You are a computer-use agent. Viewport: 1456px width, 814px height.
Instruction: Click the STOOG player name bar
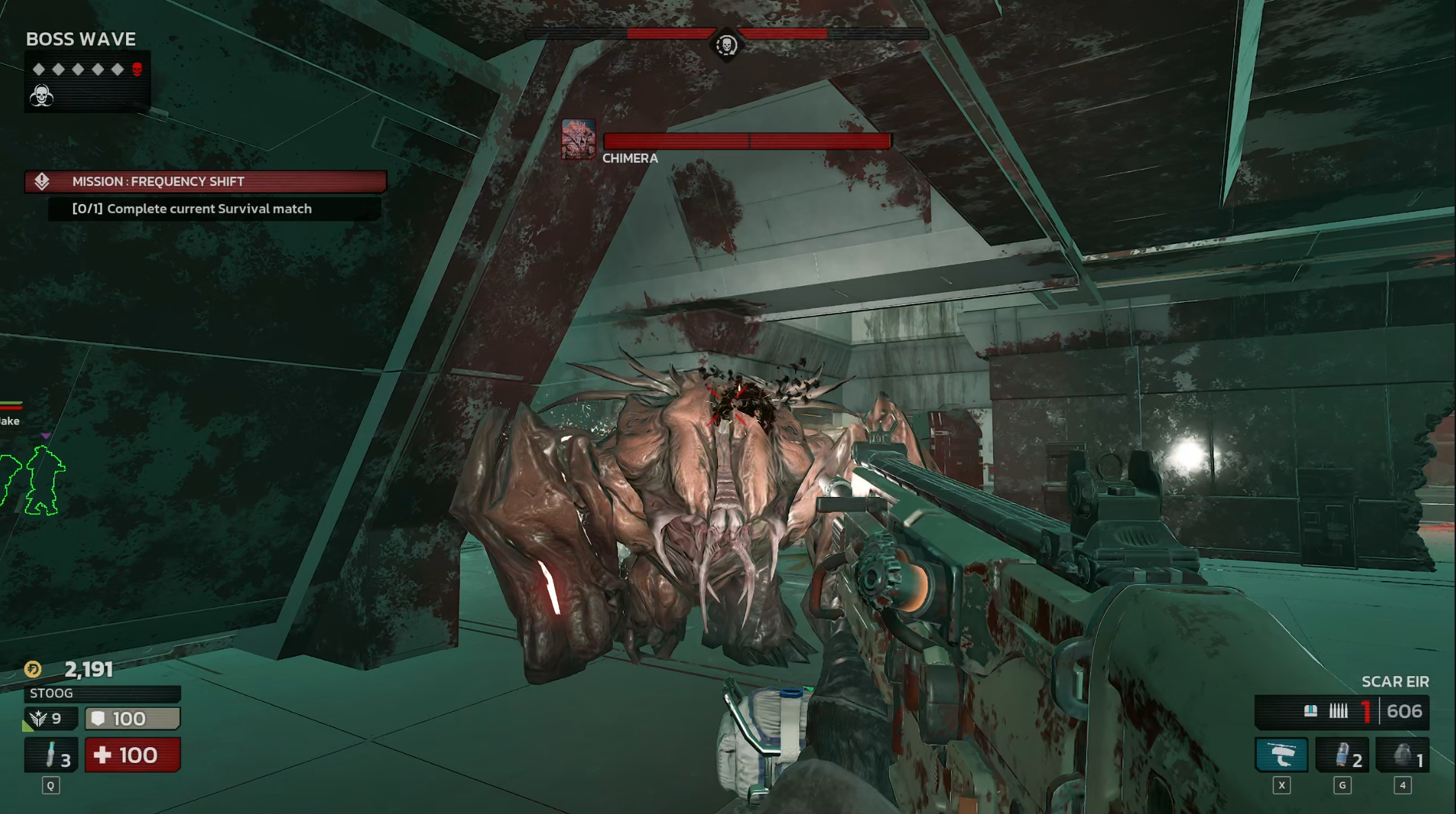[102, 693]
